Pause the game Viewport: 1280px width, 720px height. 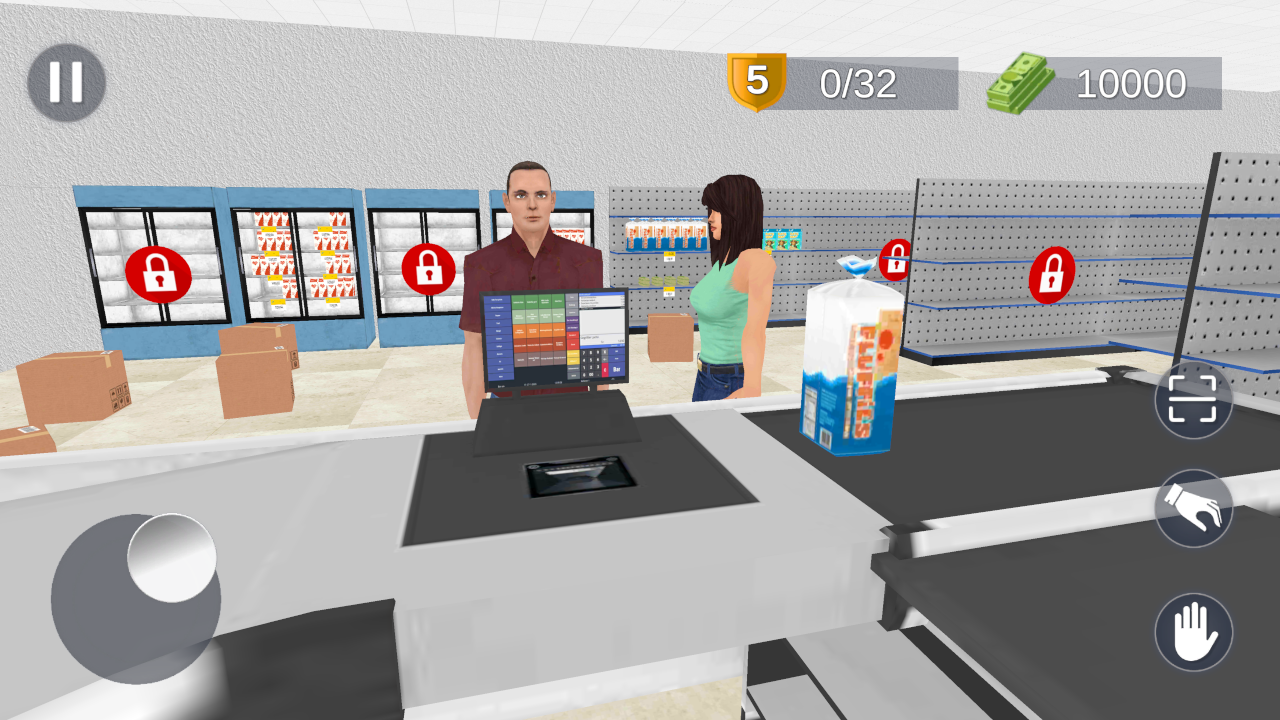(x=66, y=82)
